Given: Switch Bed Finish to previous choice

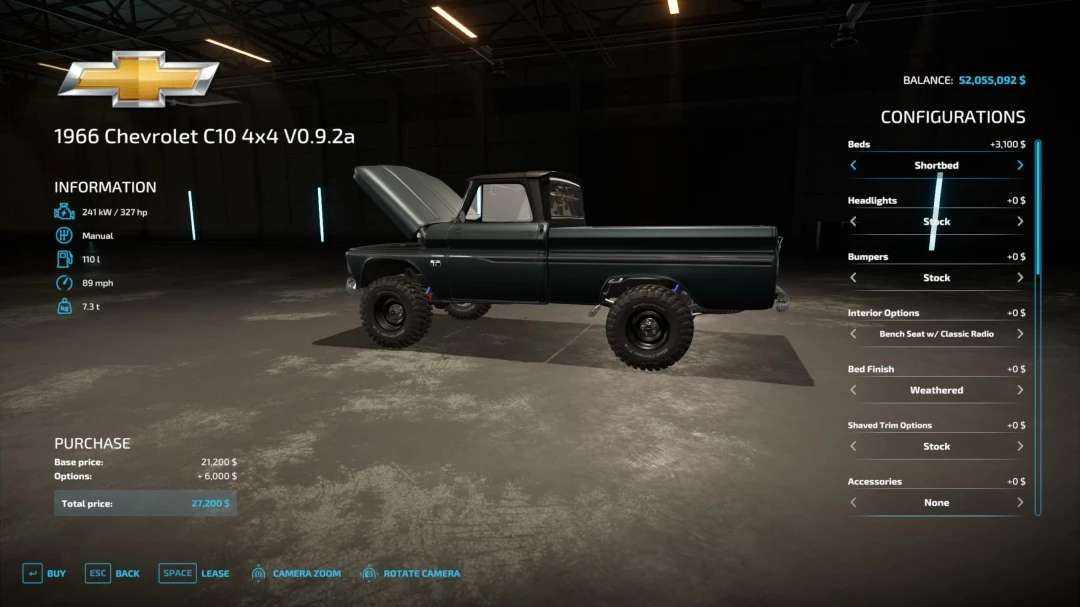Looking at the screenshot, I should [x=853, y=390].
